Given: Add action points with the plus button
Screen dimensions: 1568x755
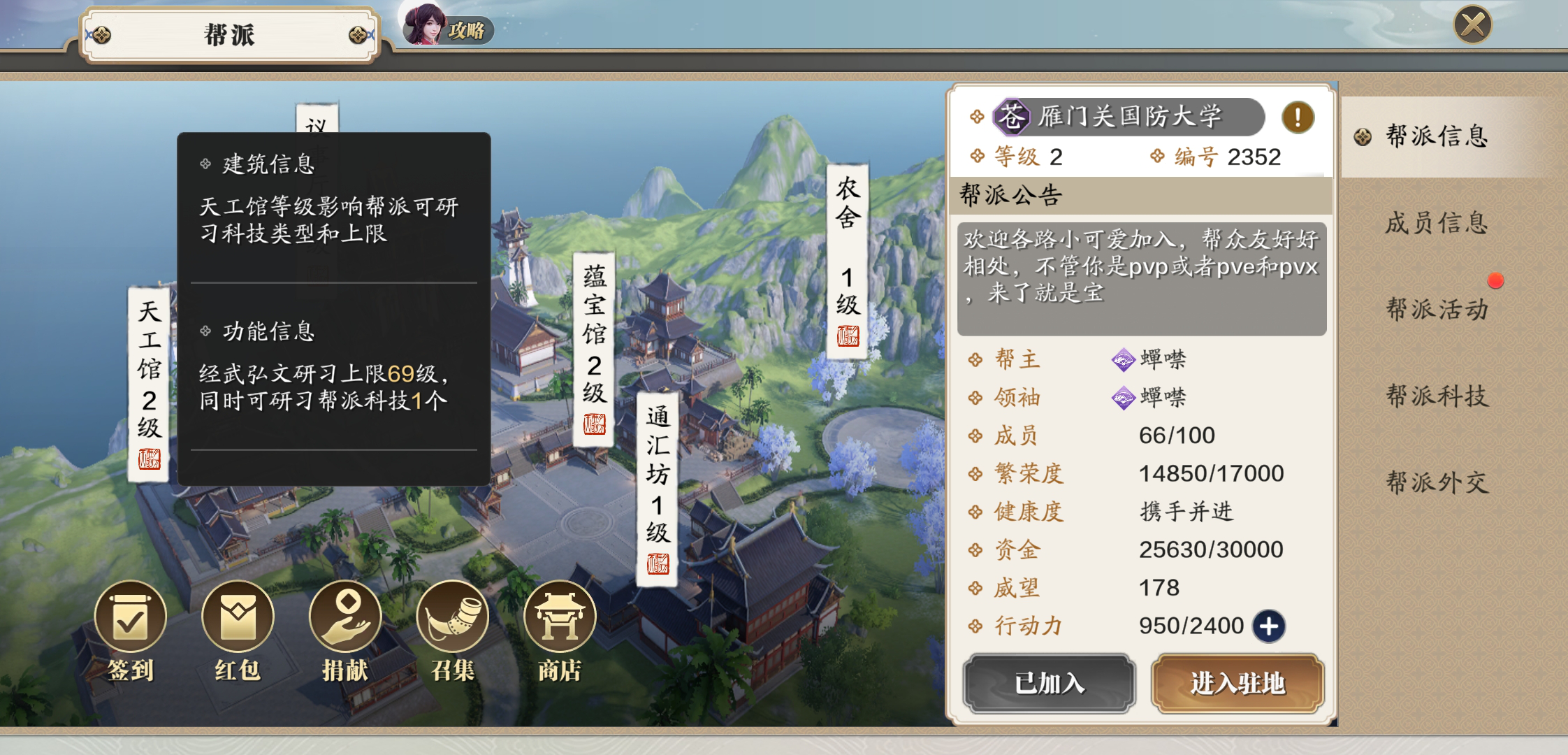Looking at the screenshot, I should pos(1269,626).
